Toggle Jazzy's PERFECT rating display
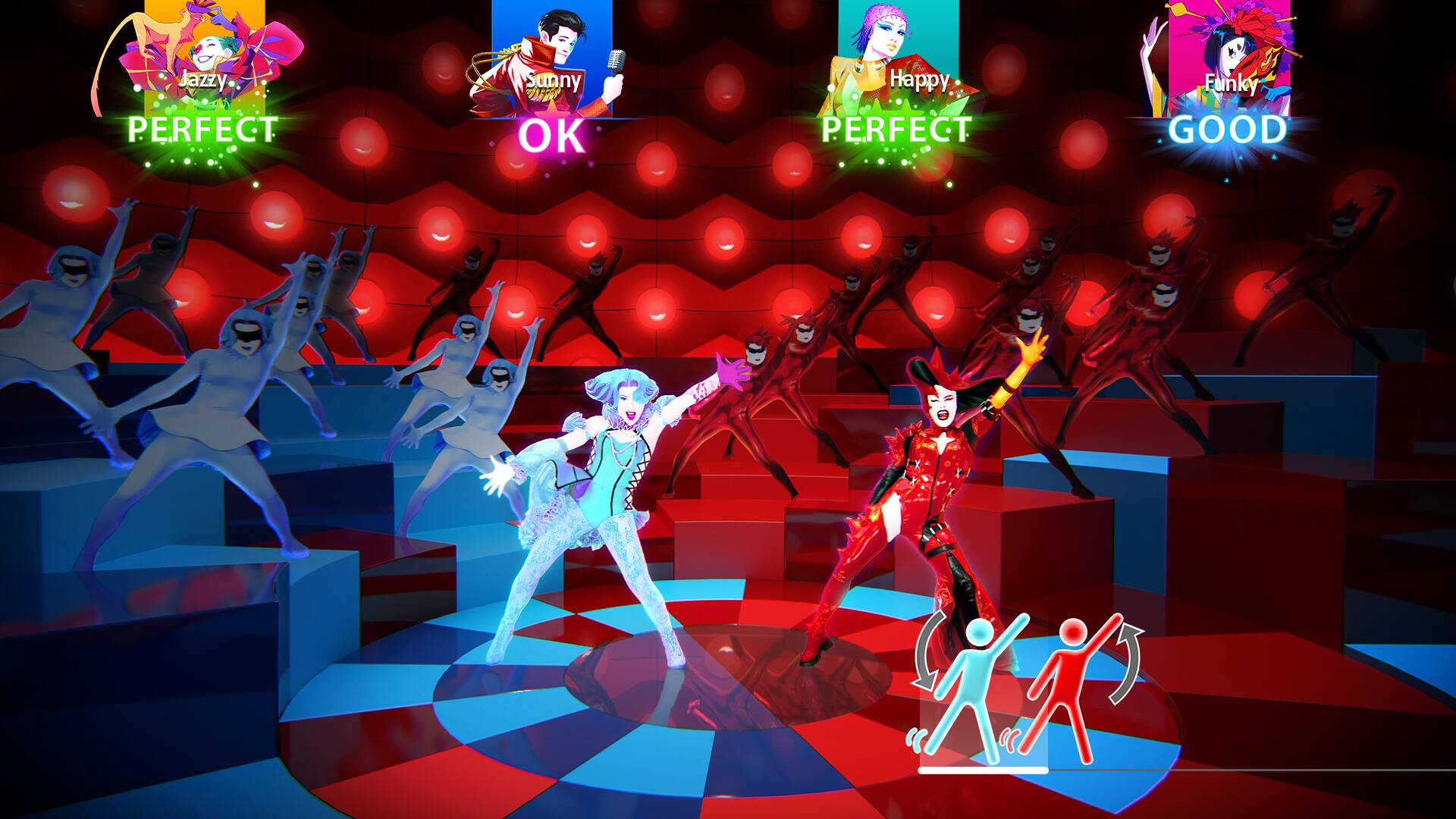The height and width of the screenshot is (819, 1456). (199, 130)
